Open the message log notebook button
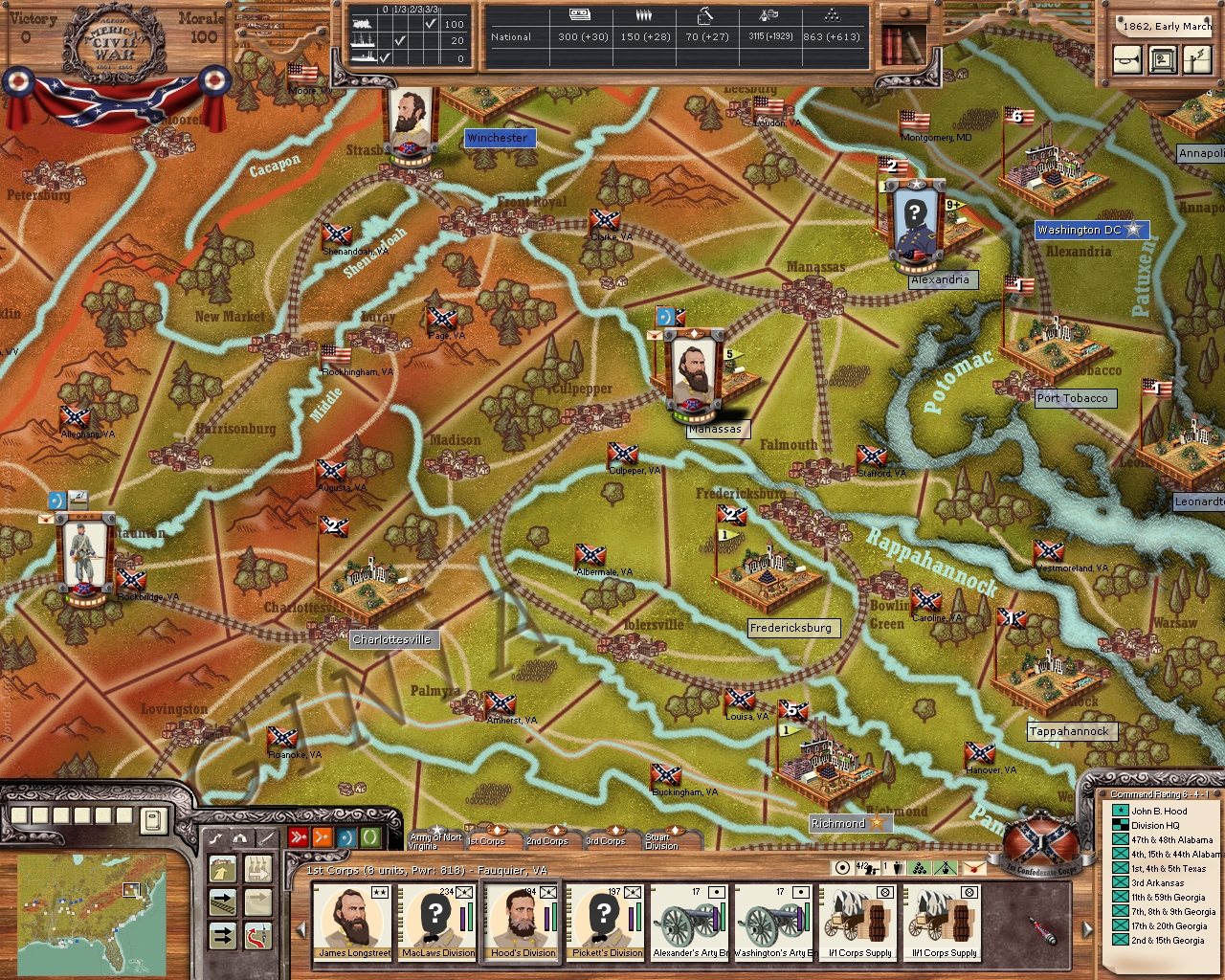The height and width of the screenshot is (980, 1225). (x=153, y=820)
